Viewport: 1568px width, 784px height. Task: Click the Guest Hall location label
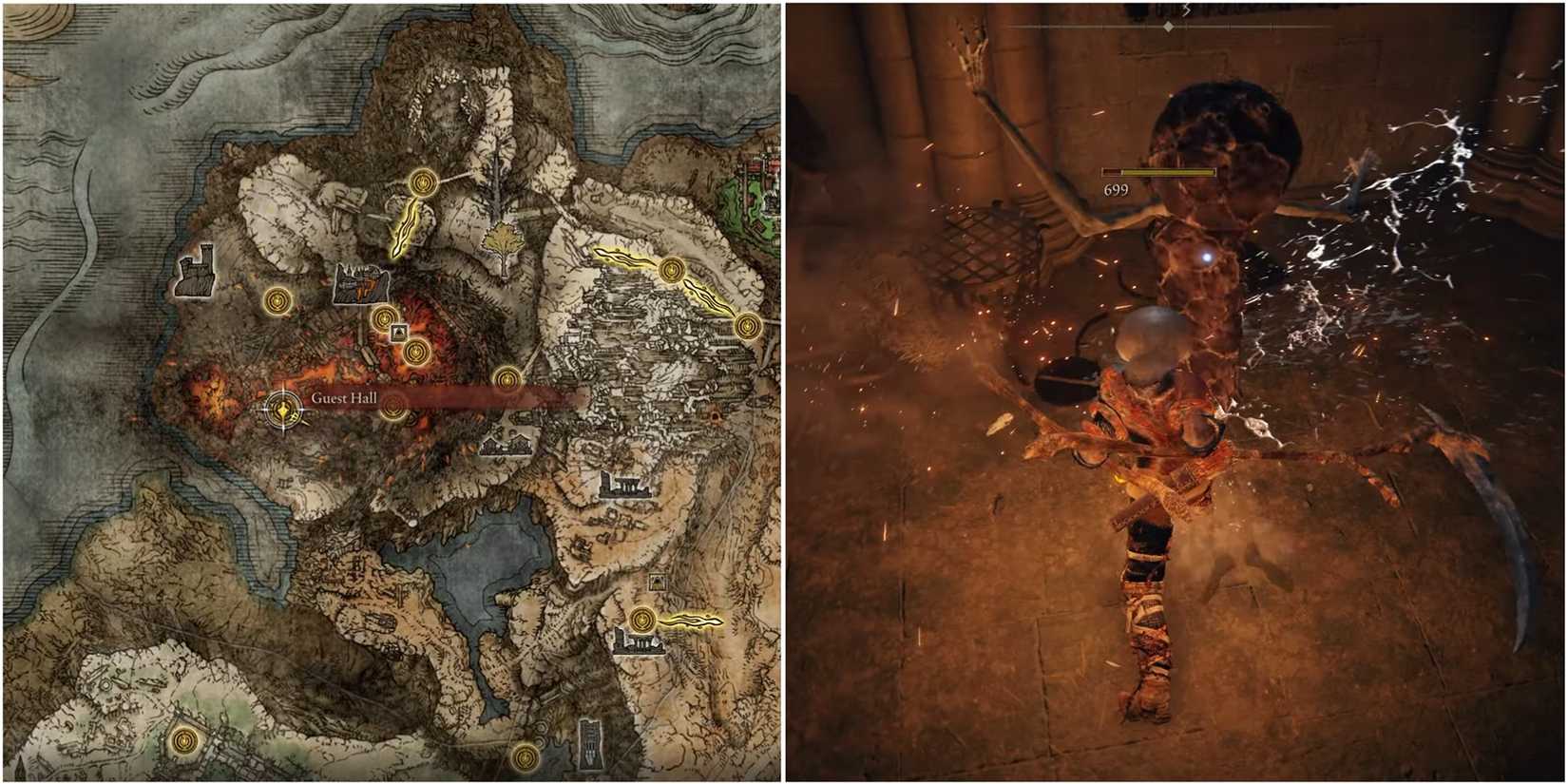(347, 400)
